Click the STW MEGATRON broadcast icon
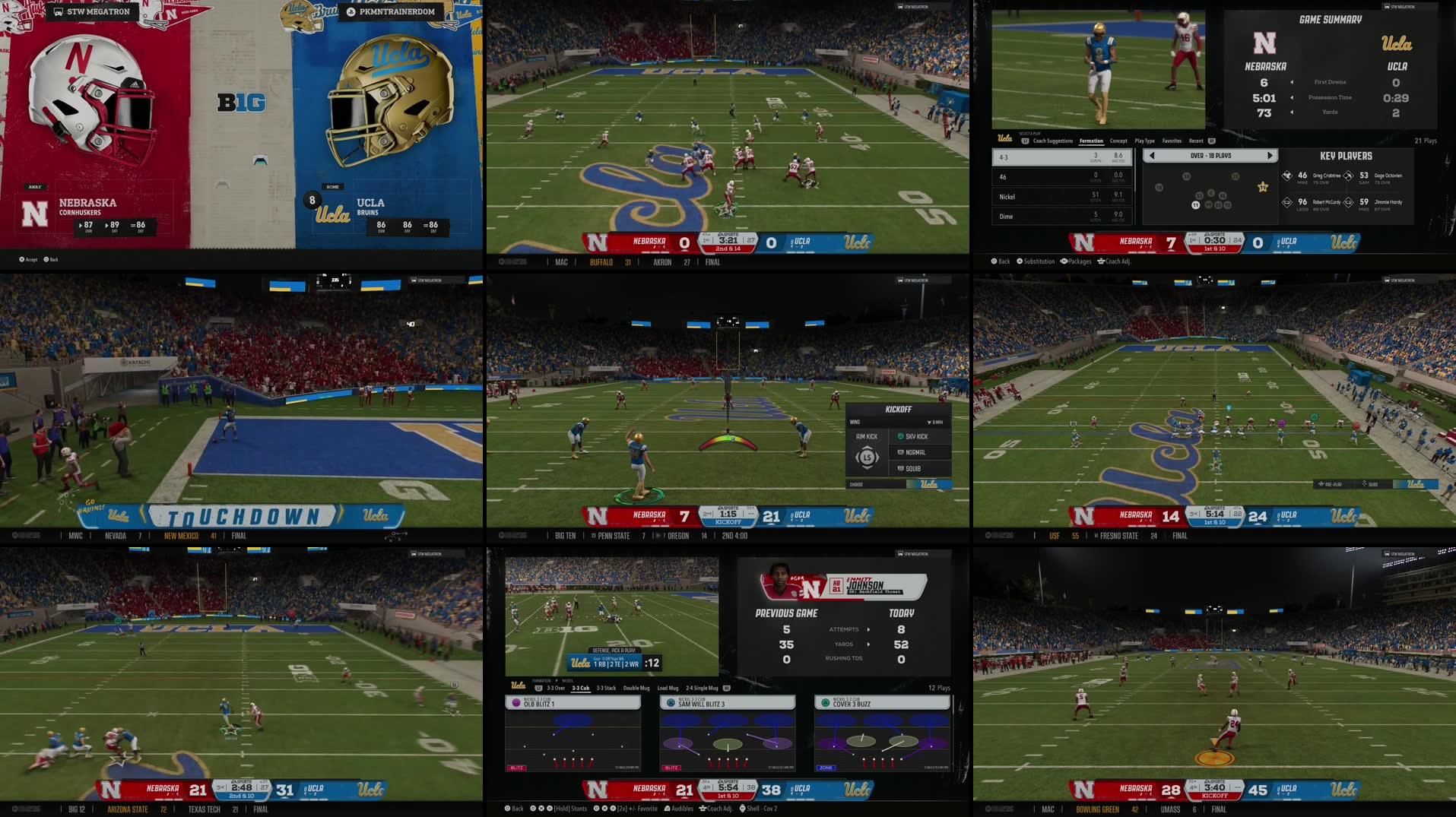The height and width of the screenshot is (817, 1456). click(57, 11)
